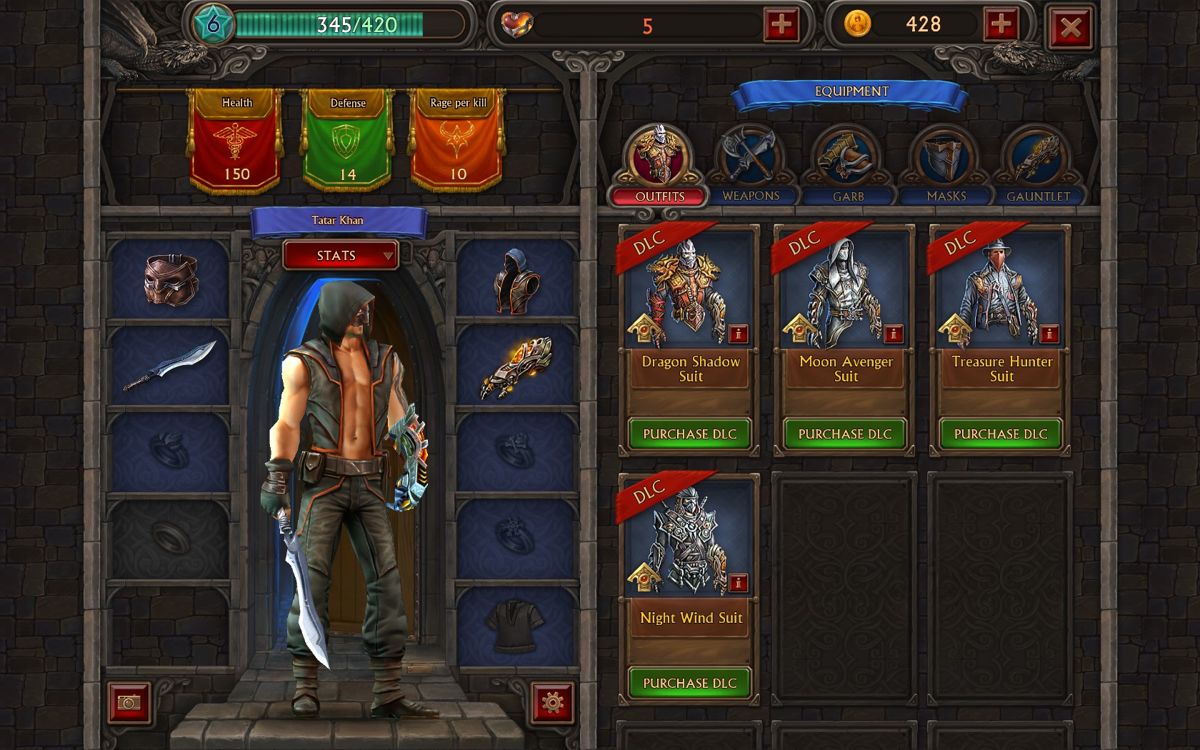Purchase DLC for Dragon Shadow Suit

pyautogui.click(x=690, y=434)
